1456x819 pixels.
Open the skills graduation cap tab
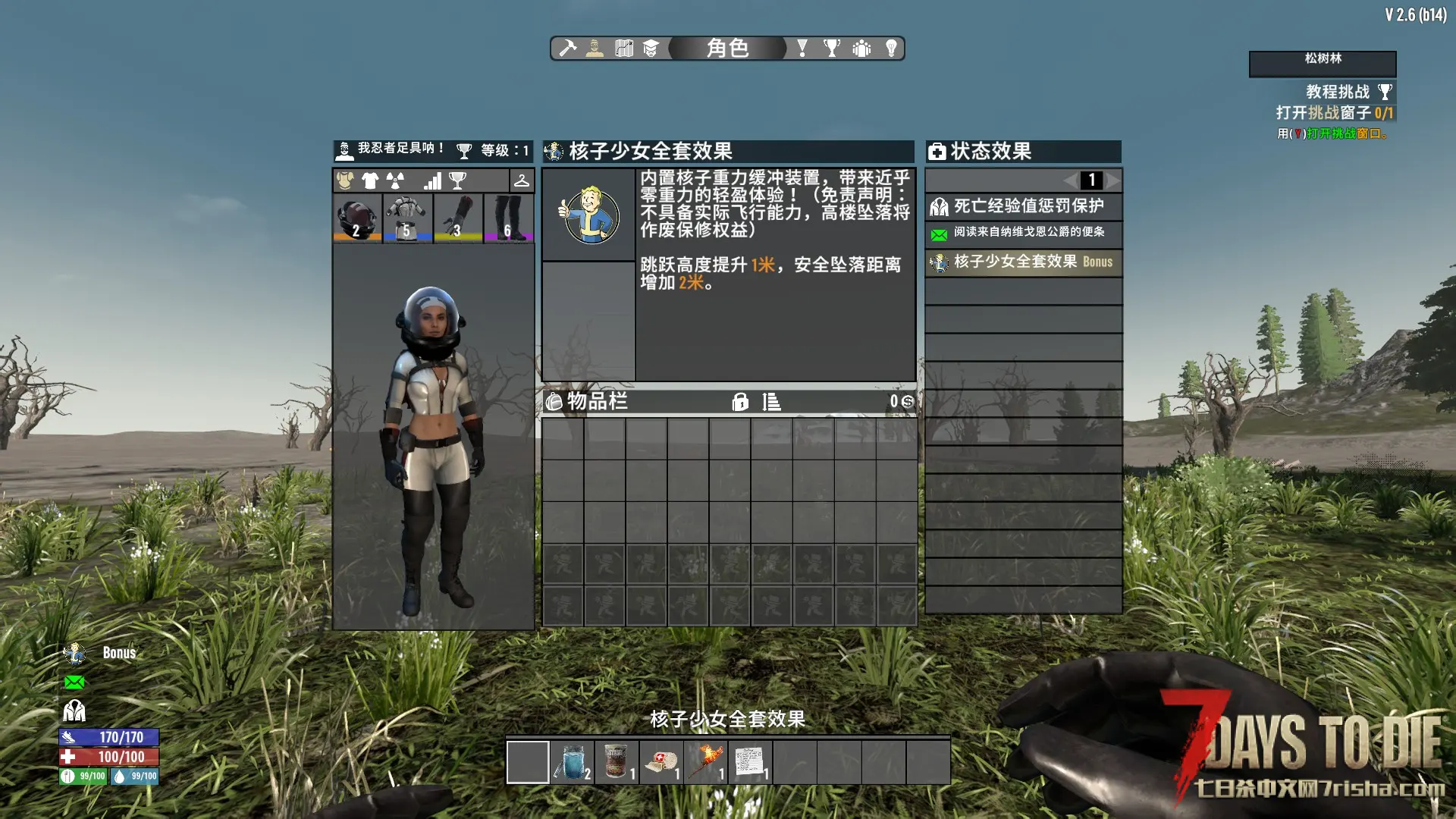click(651, 49)
